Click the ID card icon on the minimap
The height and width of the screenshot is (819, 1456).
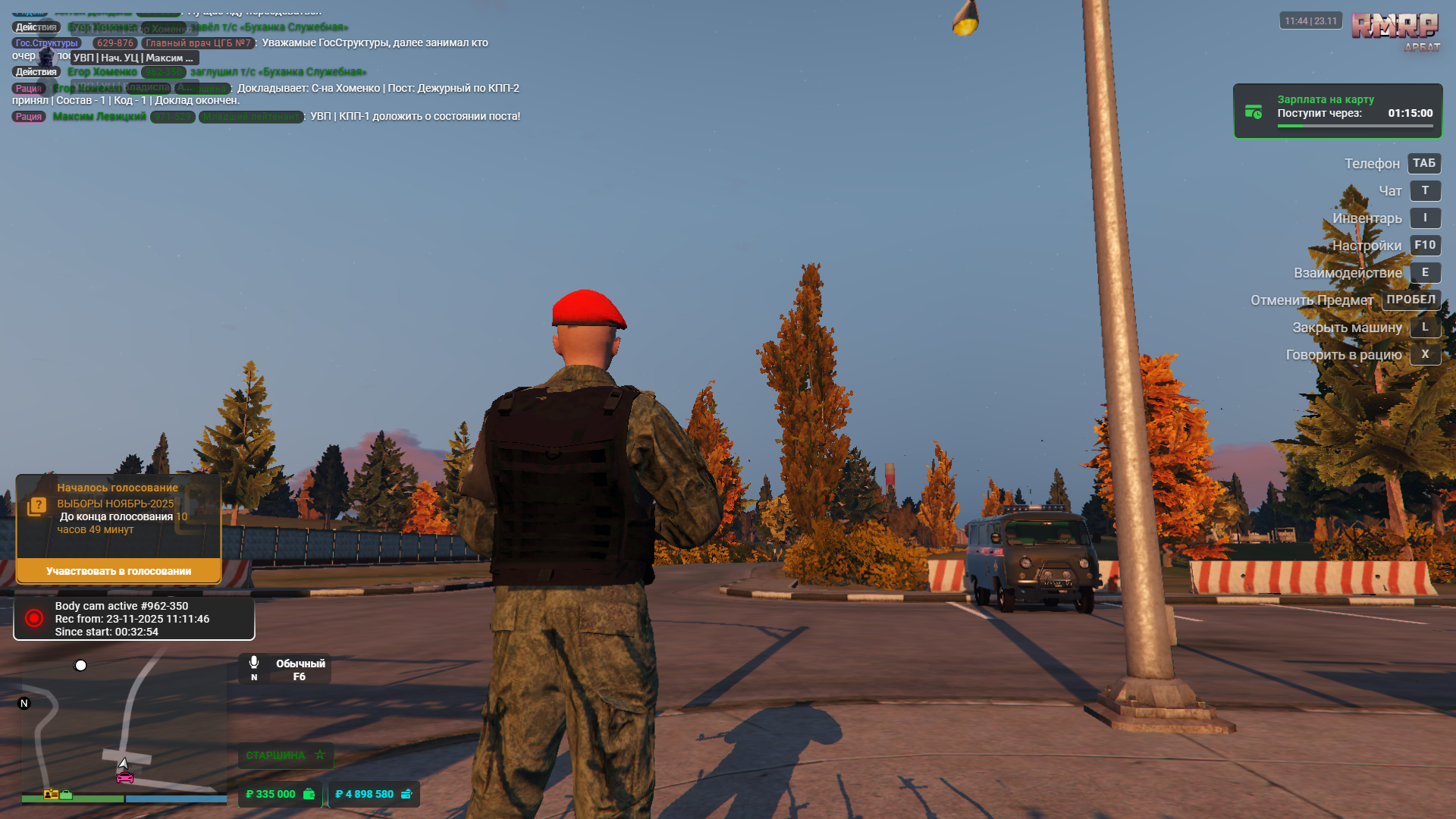pos(49,795)
